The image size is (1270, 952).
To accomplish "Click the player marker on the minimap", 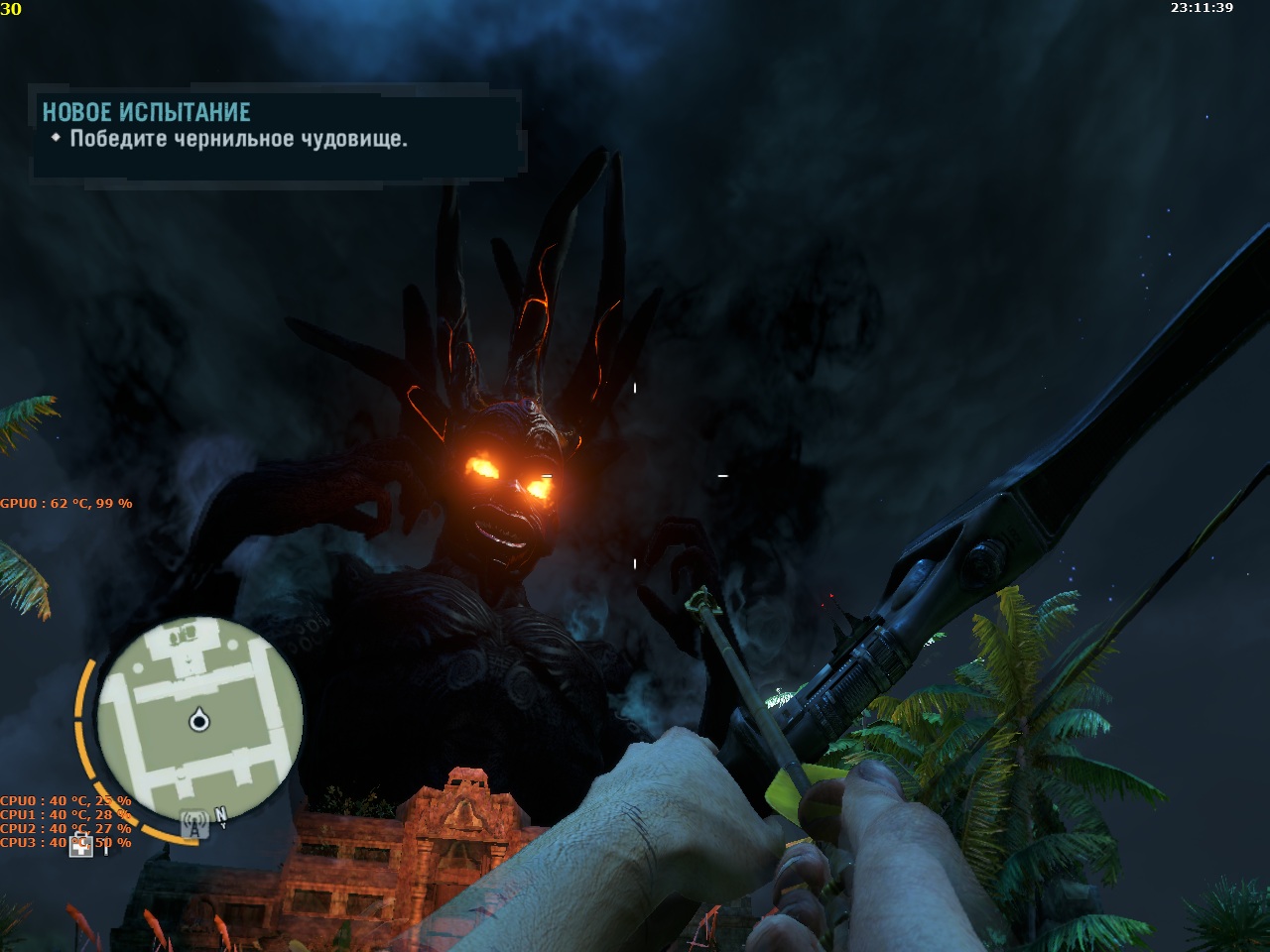I will click(199, 720).
